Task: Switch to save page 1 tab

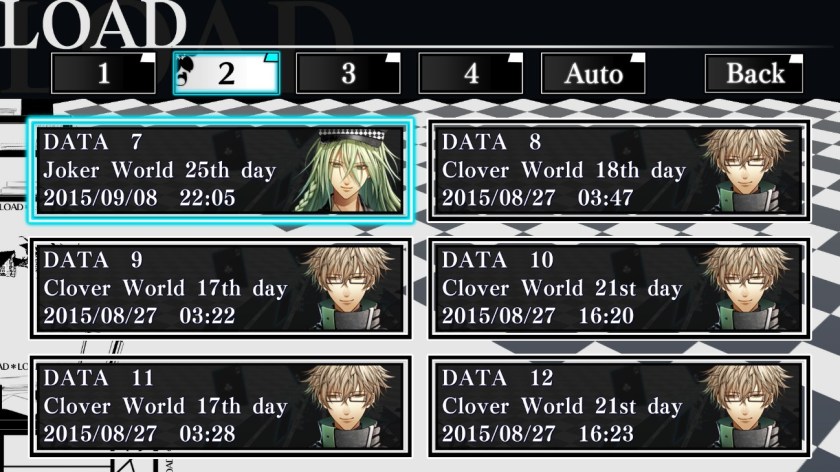Action: 104,73
